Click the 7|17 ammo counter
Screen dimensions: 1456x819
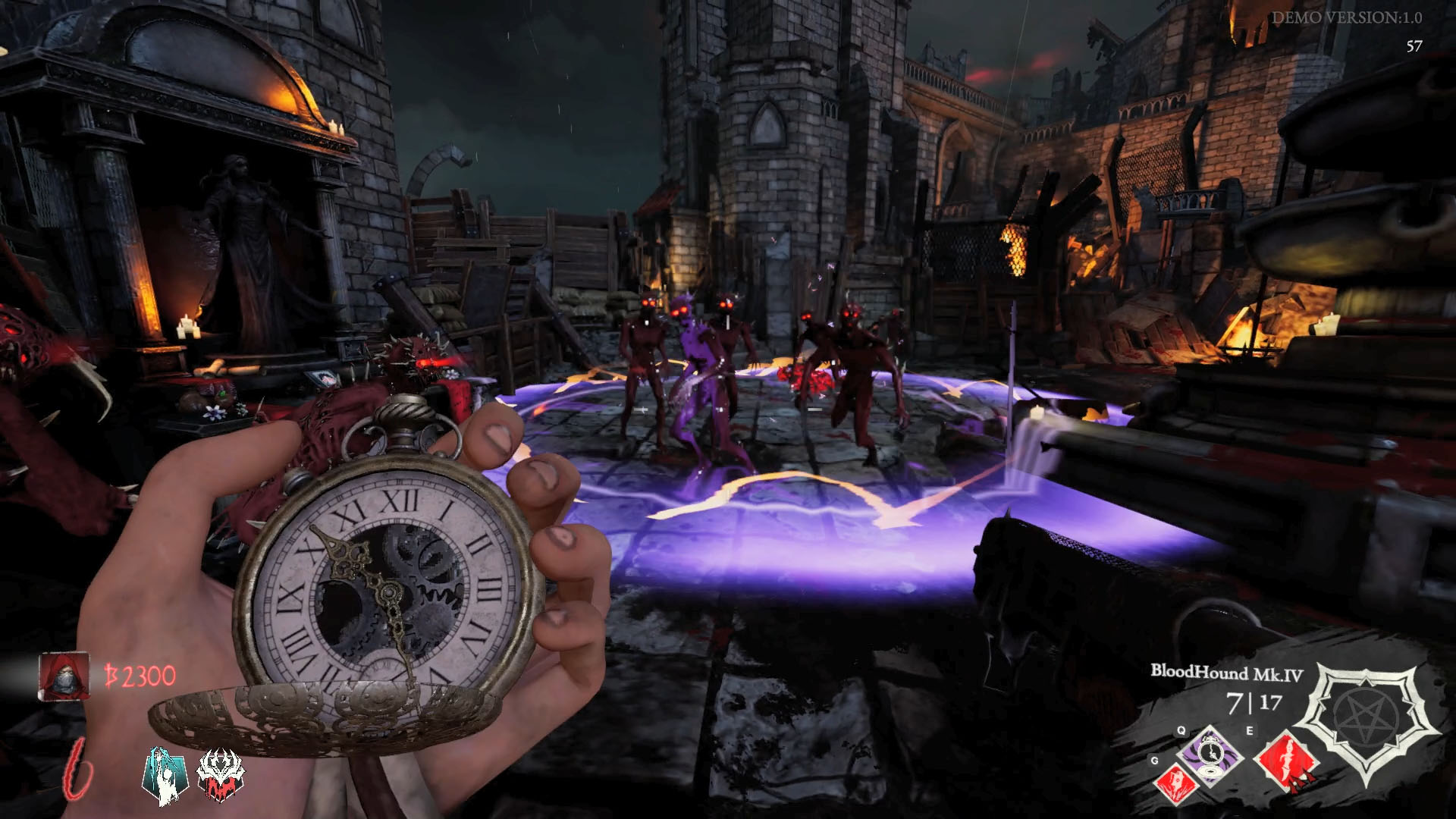click(1254, 701)
